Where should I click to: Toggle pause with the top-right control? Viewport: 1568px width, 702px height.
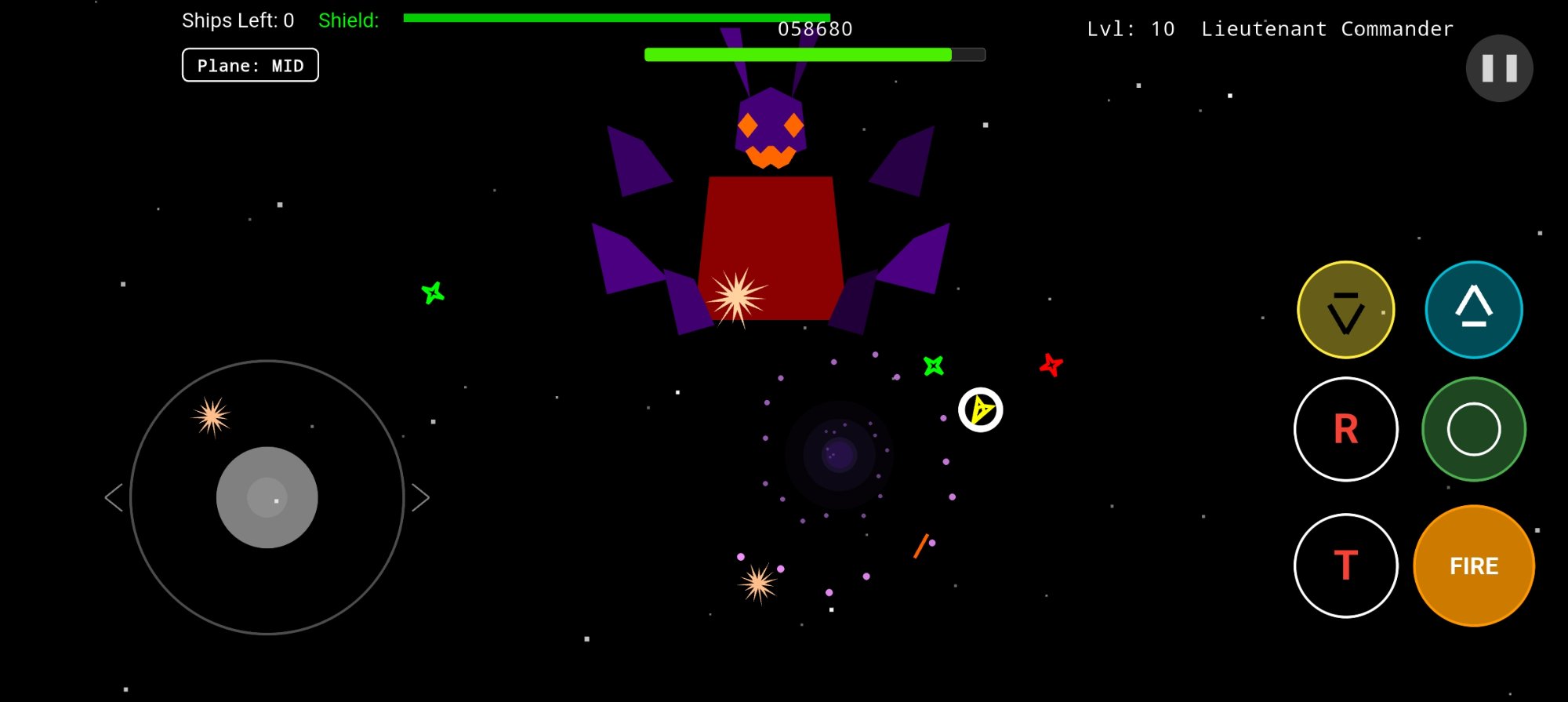(x=1499, y=67)
